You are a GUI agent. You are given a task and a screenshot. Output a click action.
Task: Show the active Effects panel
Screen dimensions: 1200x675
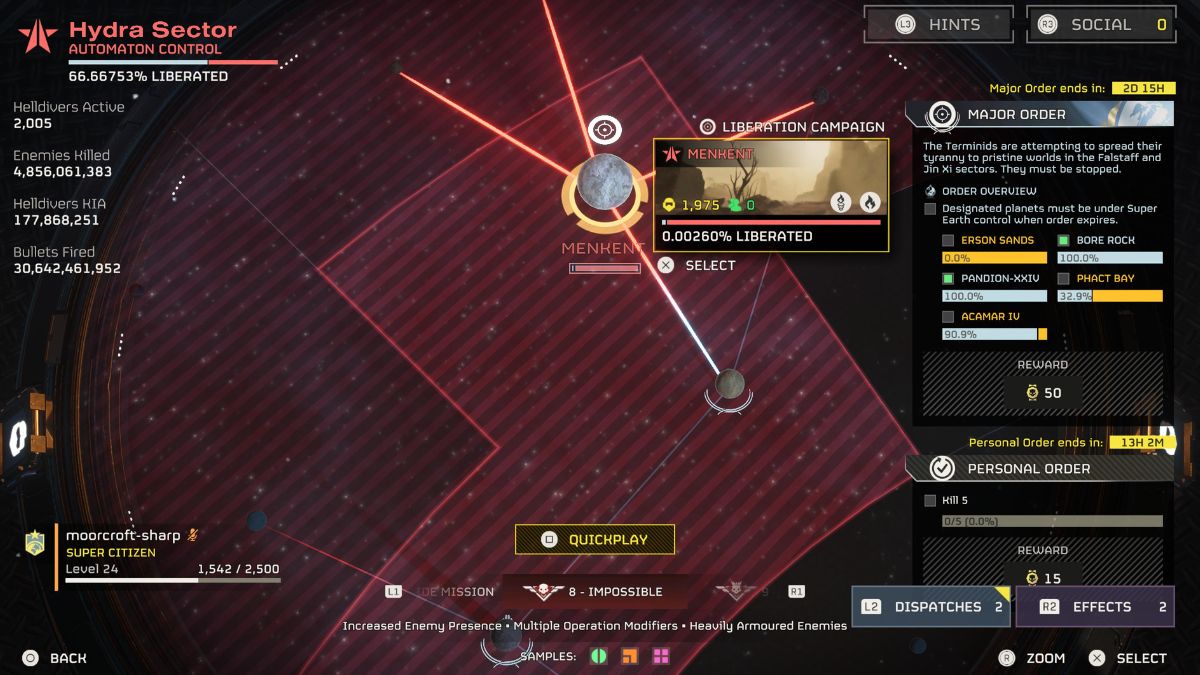1095,607
